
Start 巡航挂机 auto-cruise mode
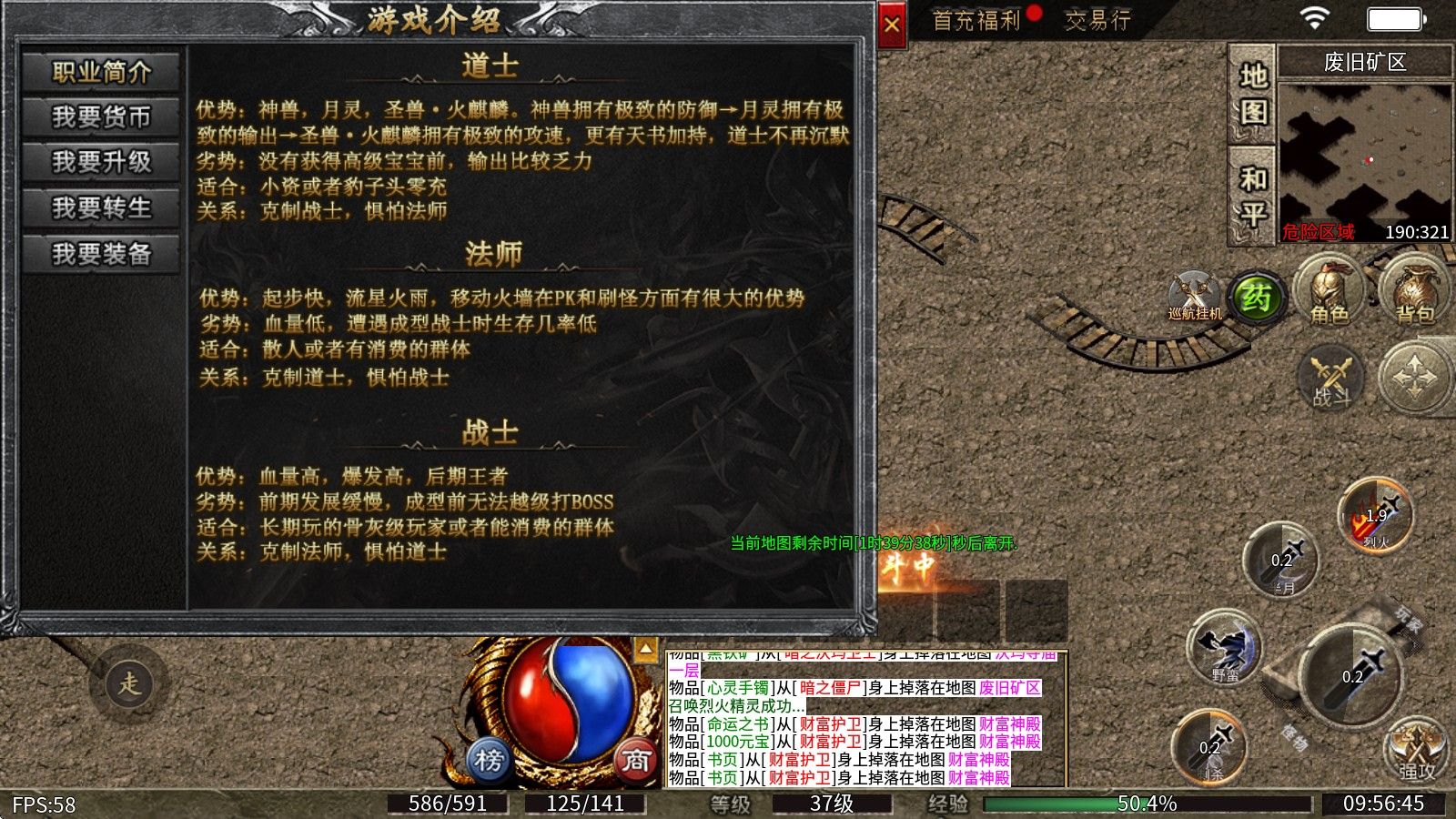(x=1192, y=293)
